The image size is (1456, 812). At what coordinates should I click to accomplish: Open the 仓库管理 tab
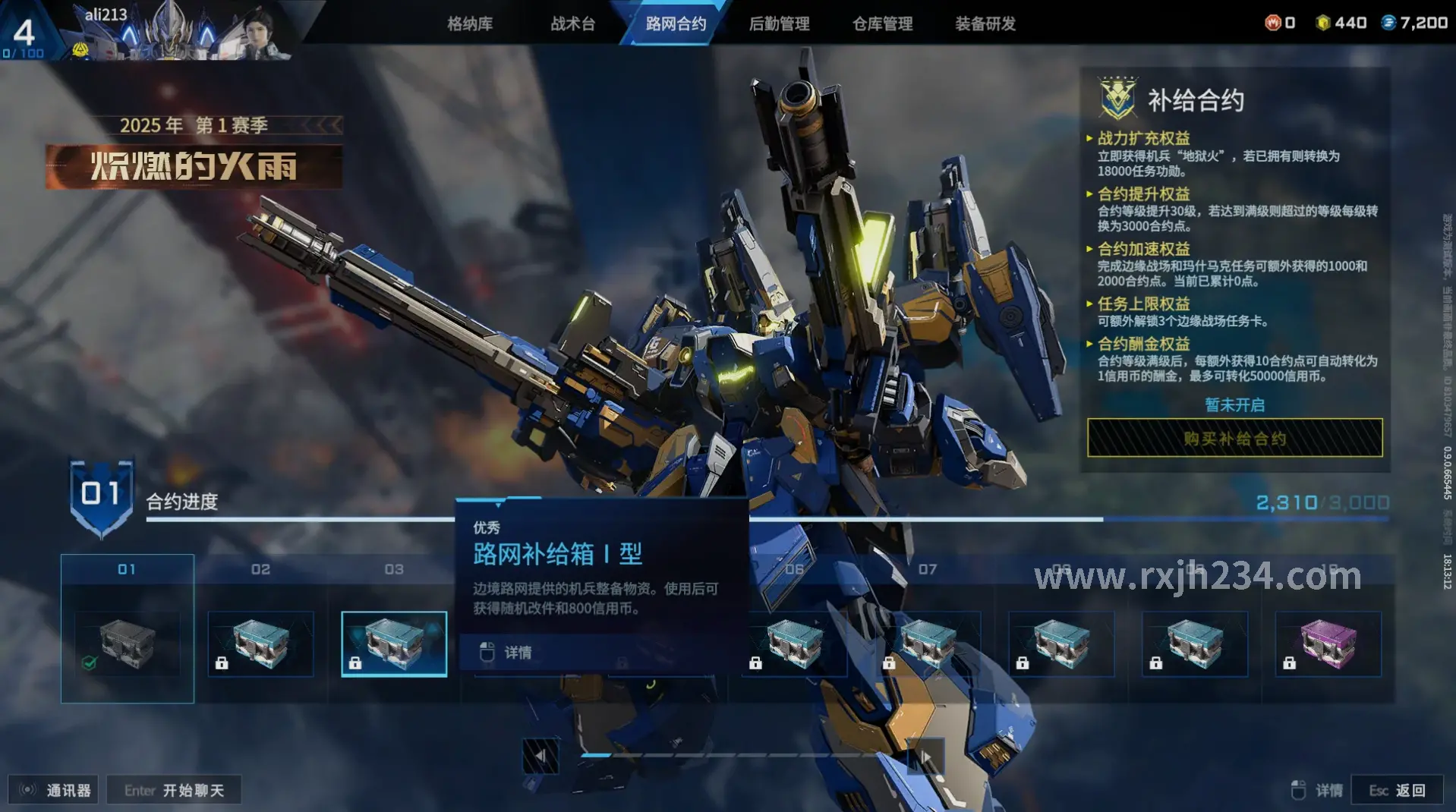coord(882,24)
